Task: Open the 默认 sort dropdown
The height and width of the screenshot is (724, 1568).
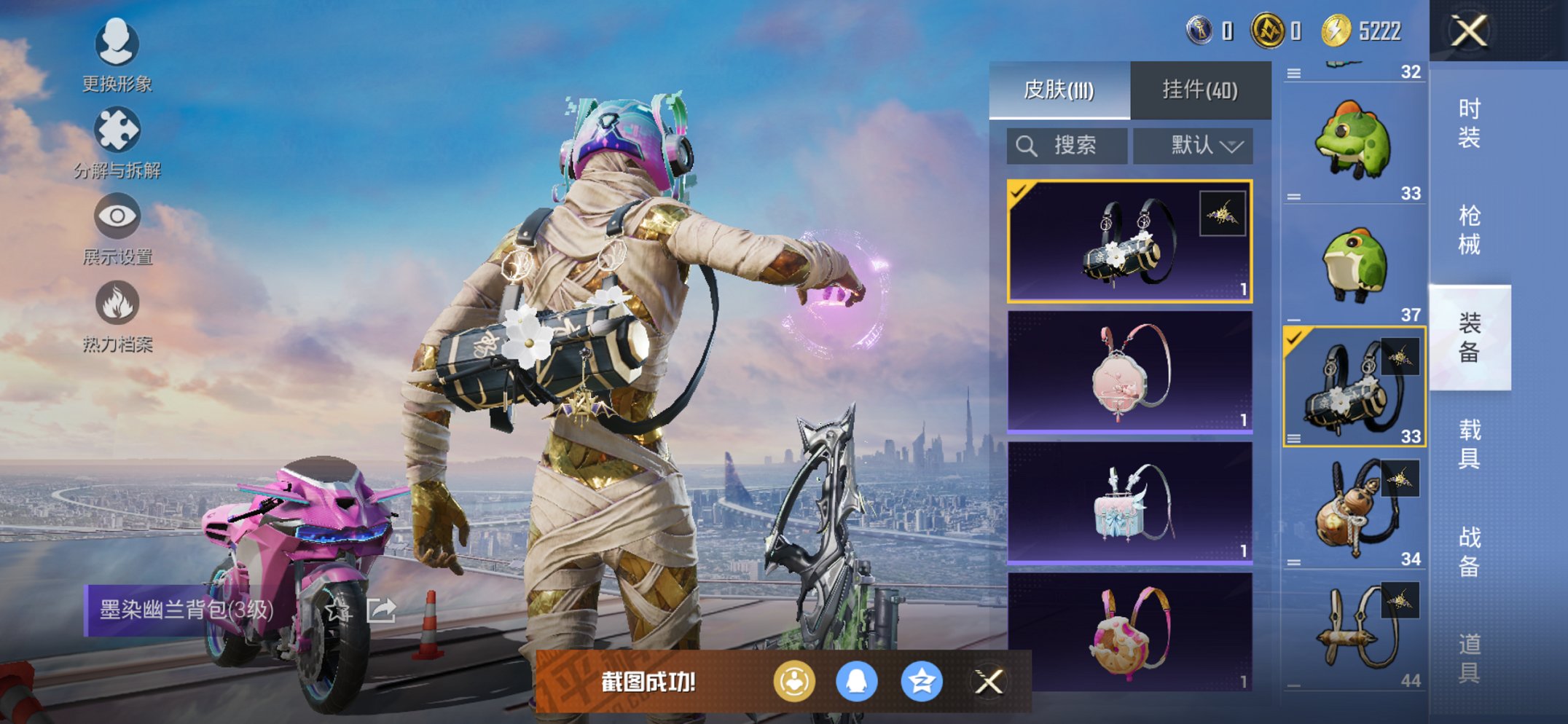Action: (1193, 146)
